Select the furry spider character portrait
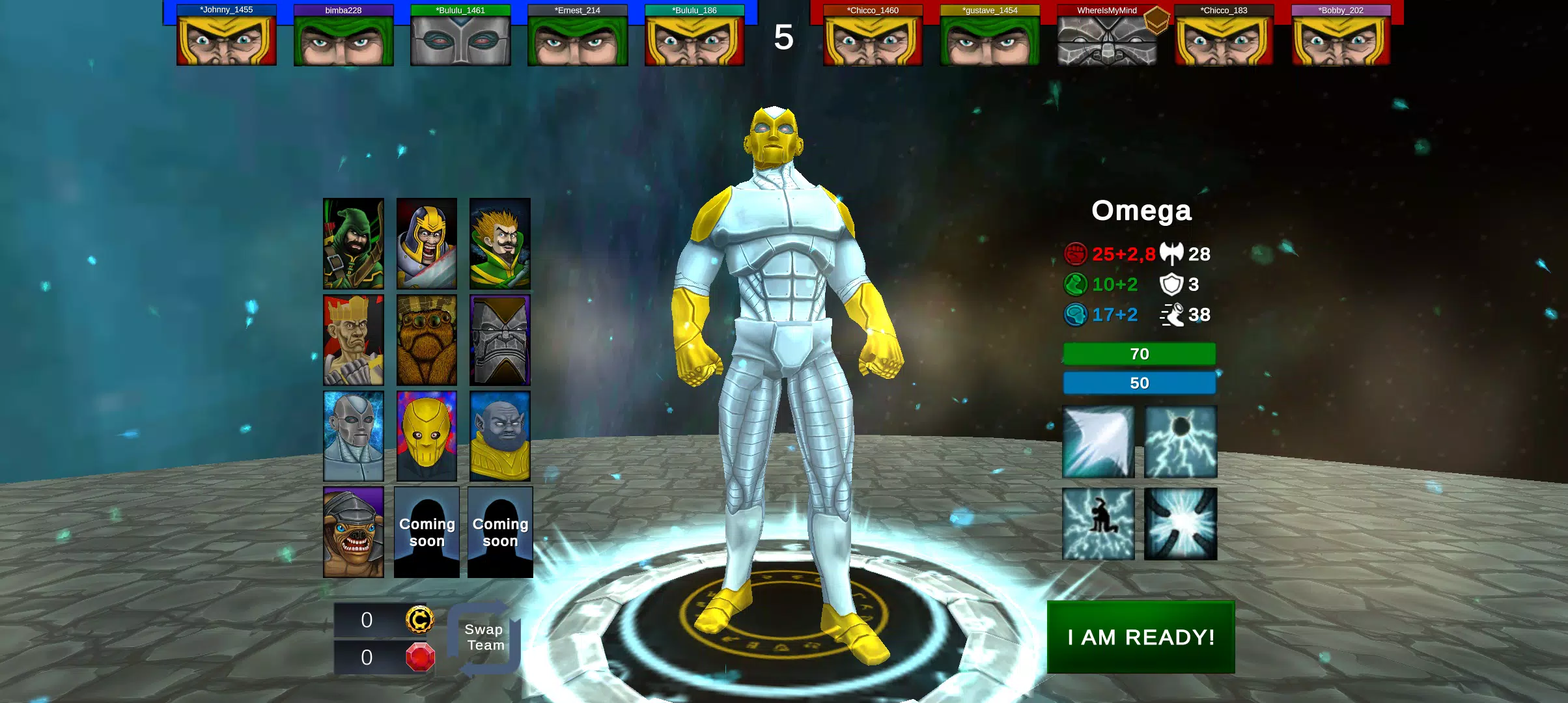Screen dimensions: 1568x703 (427, 339)
